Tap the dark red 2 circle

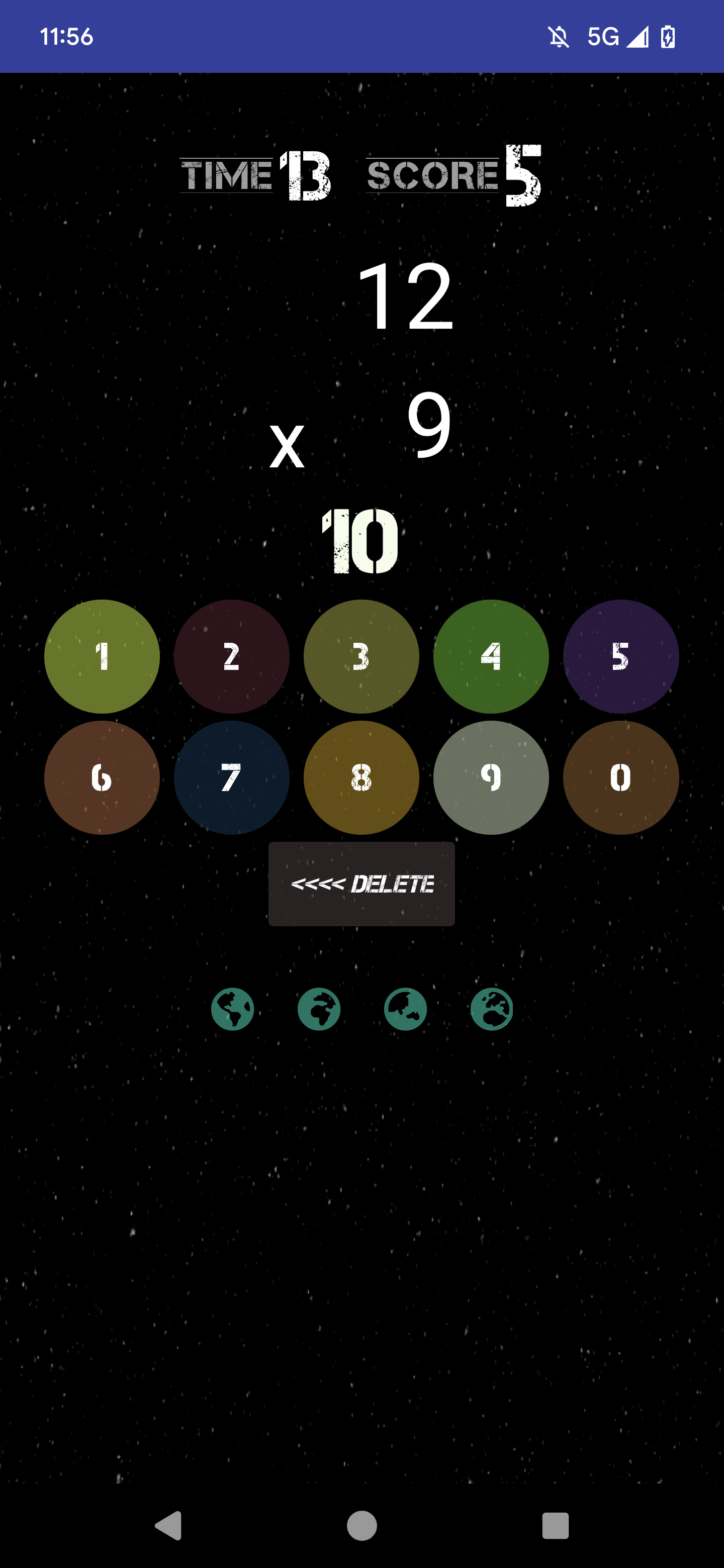231,656
